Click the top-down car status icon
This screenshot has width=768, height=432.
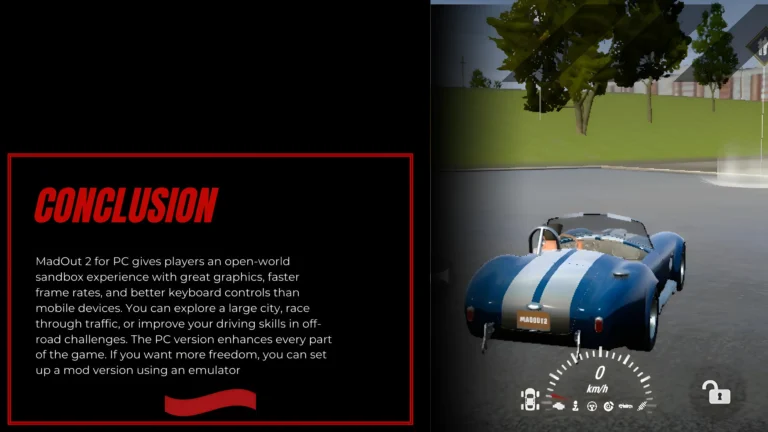530,400
